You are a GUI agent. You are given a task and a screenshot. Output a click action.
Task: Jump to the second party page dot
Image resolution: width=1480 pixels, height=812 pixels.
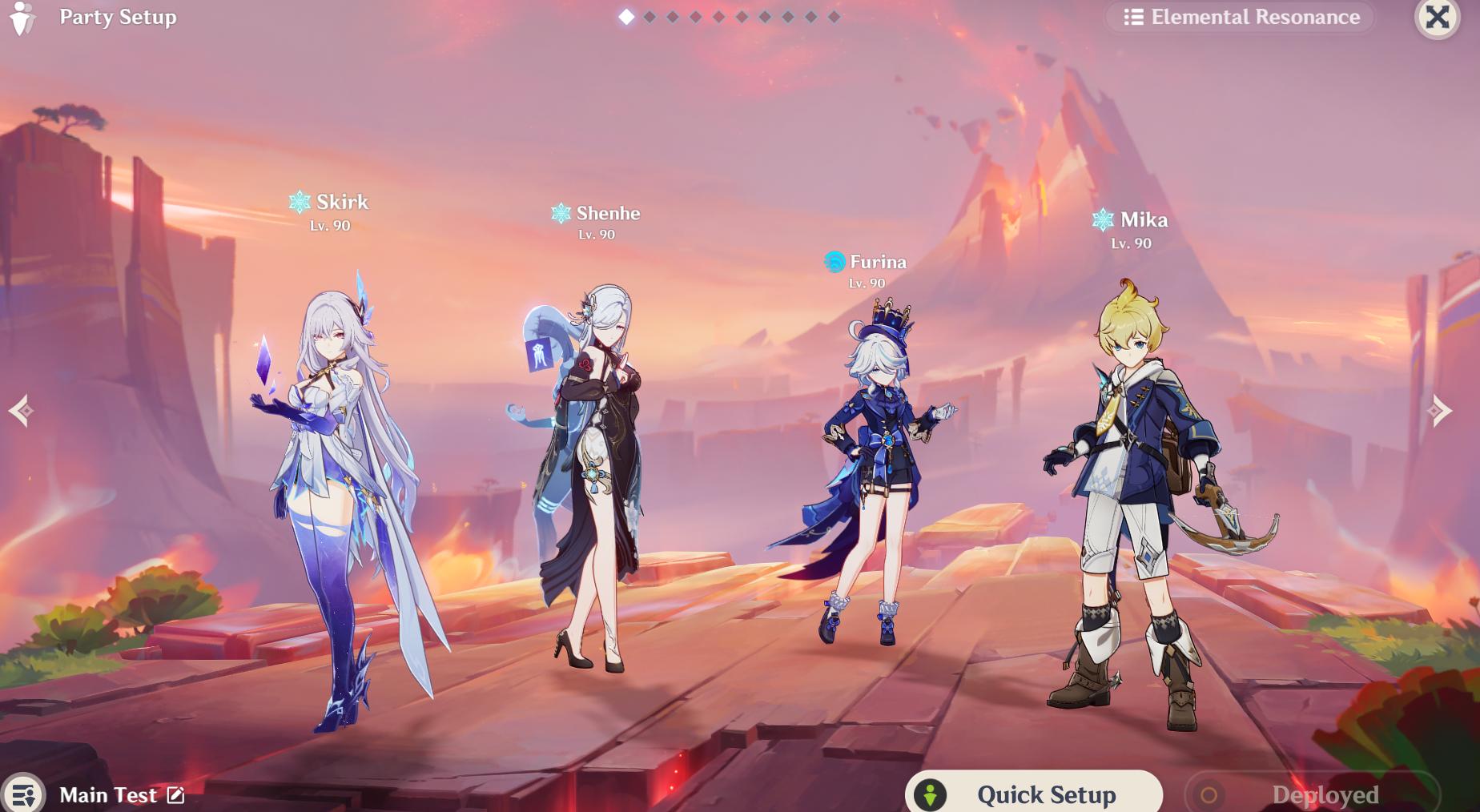650,17
